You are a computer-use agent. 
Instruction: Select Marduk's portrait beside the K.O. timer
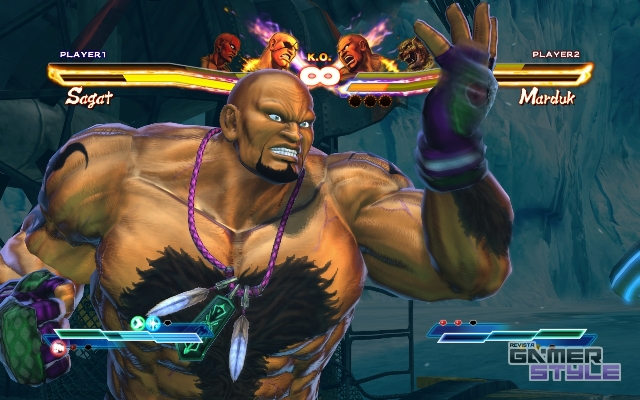point(353,51)
